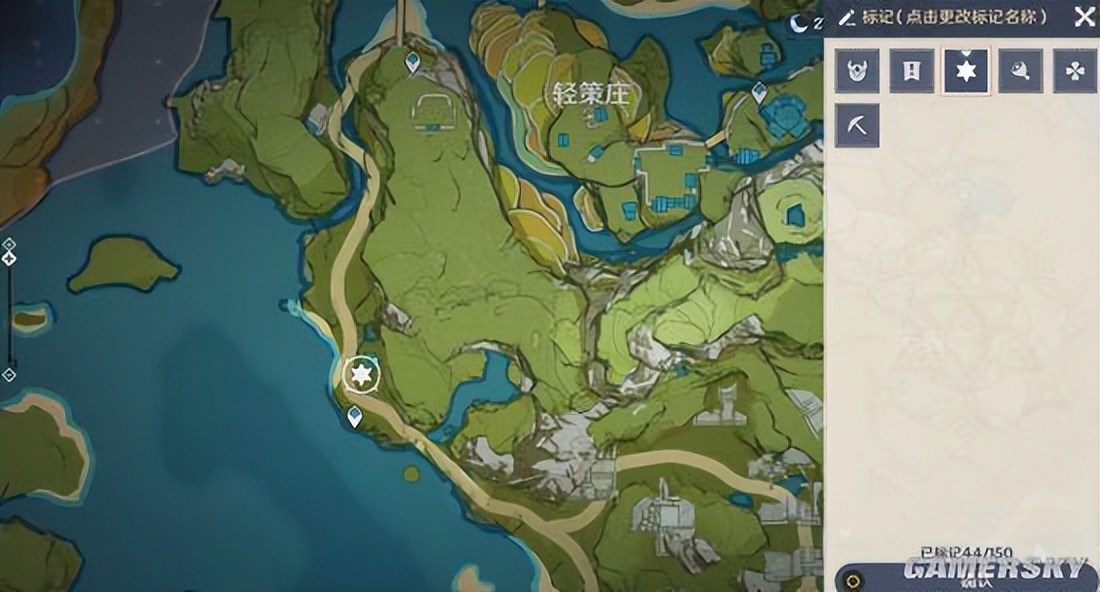Zoom in using the map slider's plus
The image size is (1100, 592).
coord(9,244)
